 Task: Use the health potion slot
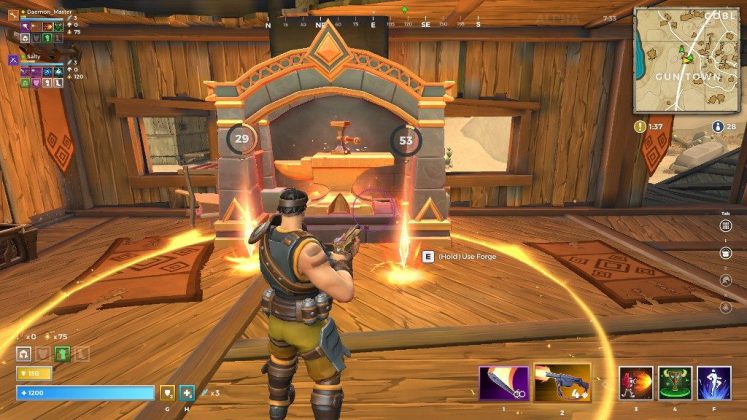coord(187,393)
